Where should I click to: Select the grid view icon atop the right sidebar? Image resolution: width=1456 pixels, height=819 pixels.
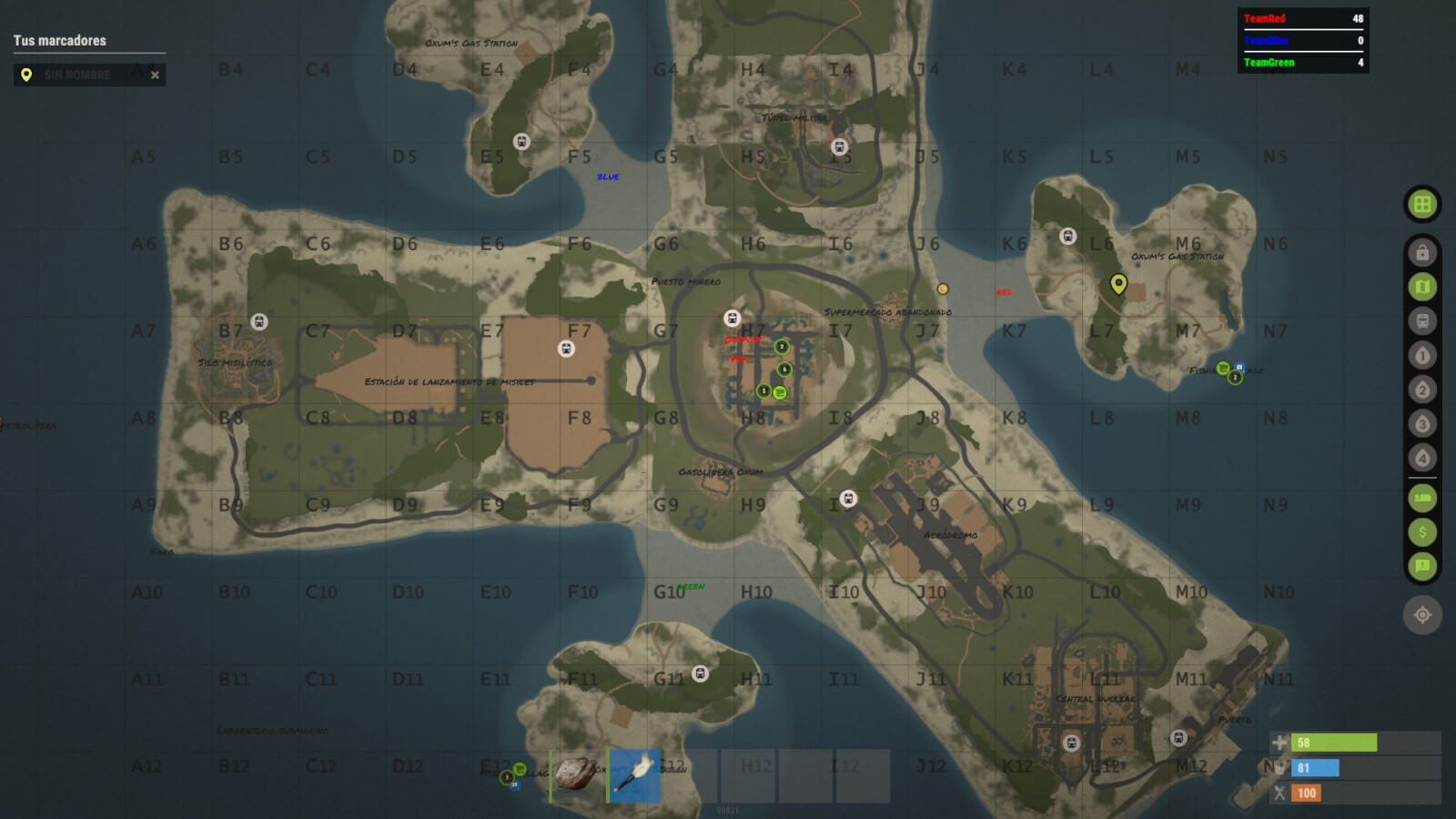click(x=1424, y=203)
